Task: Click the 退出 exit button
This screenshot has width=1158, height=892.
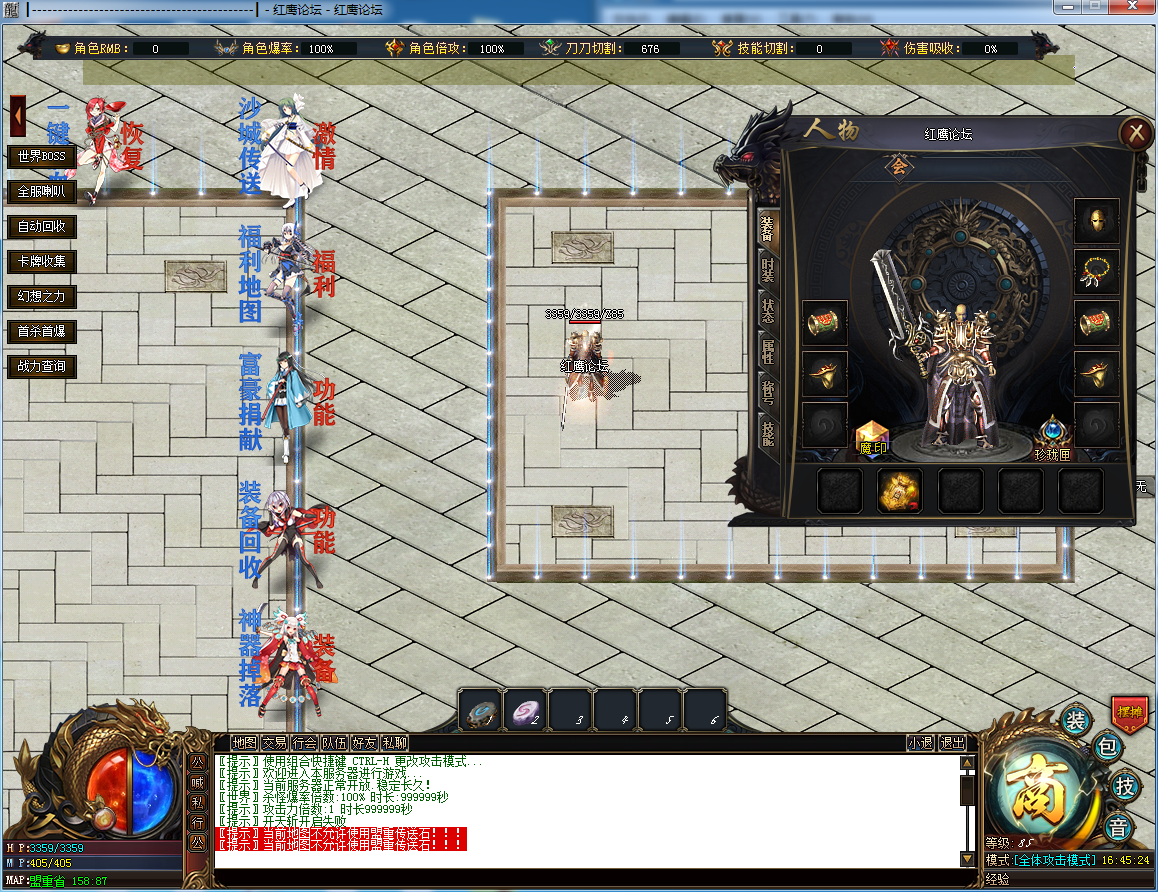Action: coord(952,743)
